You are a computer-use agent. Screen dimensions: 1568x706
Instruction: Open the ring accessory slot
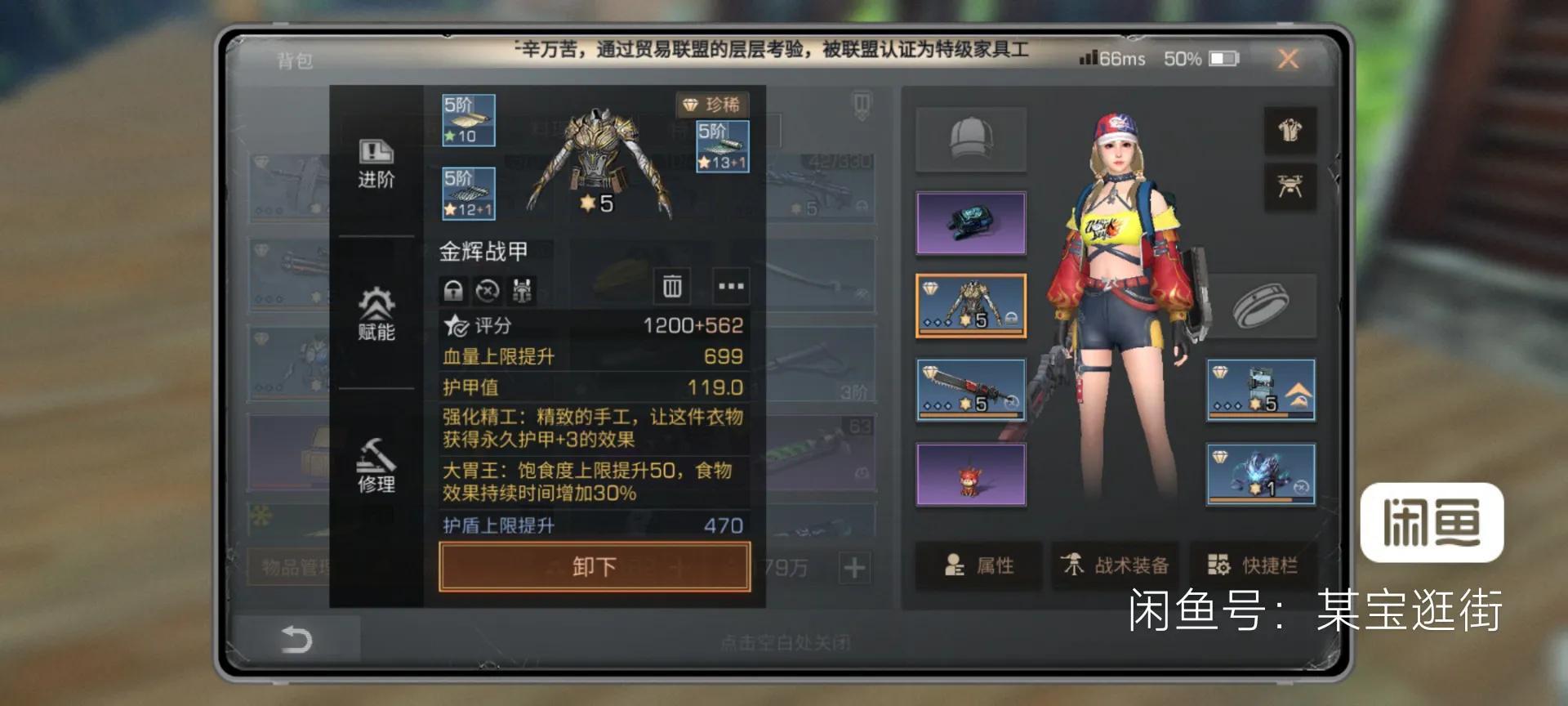tap(1262, 306)
